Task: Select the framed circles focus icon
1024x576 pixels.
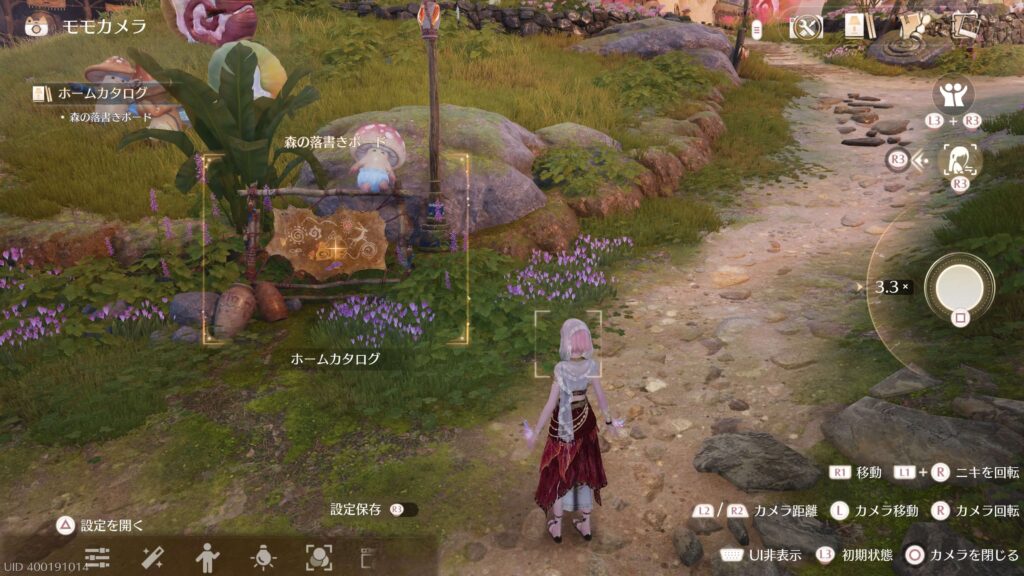Action: (318, 557)
